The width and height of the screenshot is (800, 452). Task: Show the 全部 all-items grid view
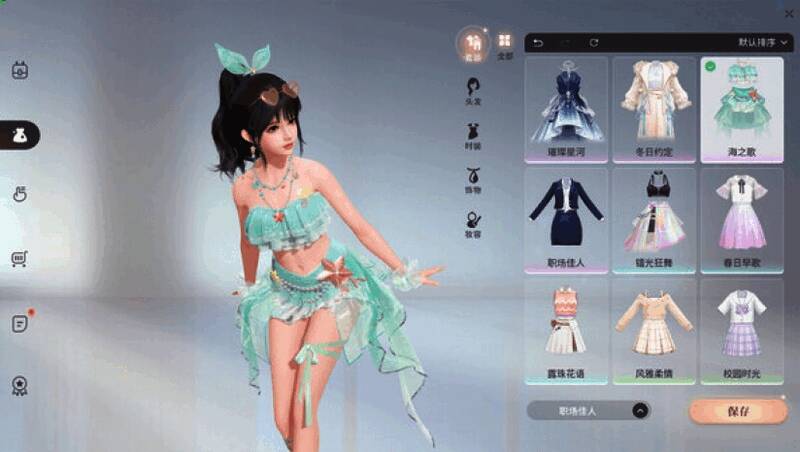505,43
